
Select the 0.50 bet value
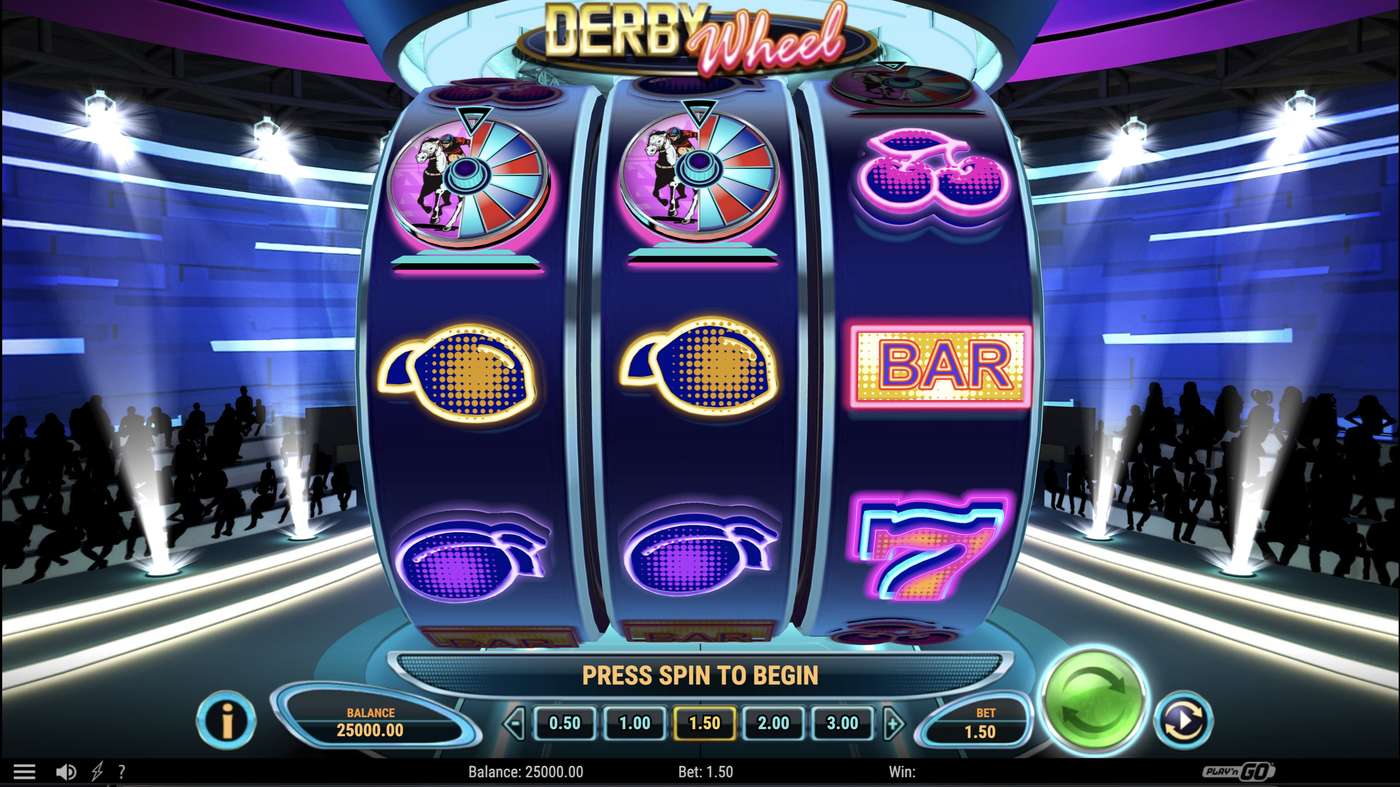point(564,722)
